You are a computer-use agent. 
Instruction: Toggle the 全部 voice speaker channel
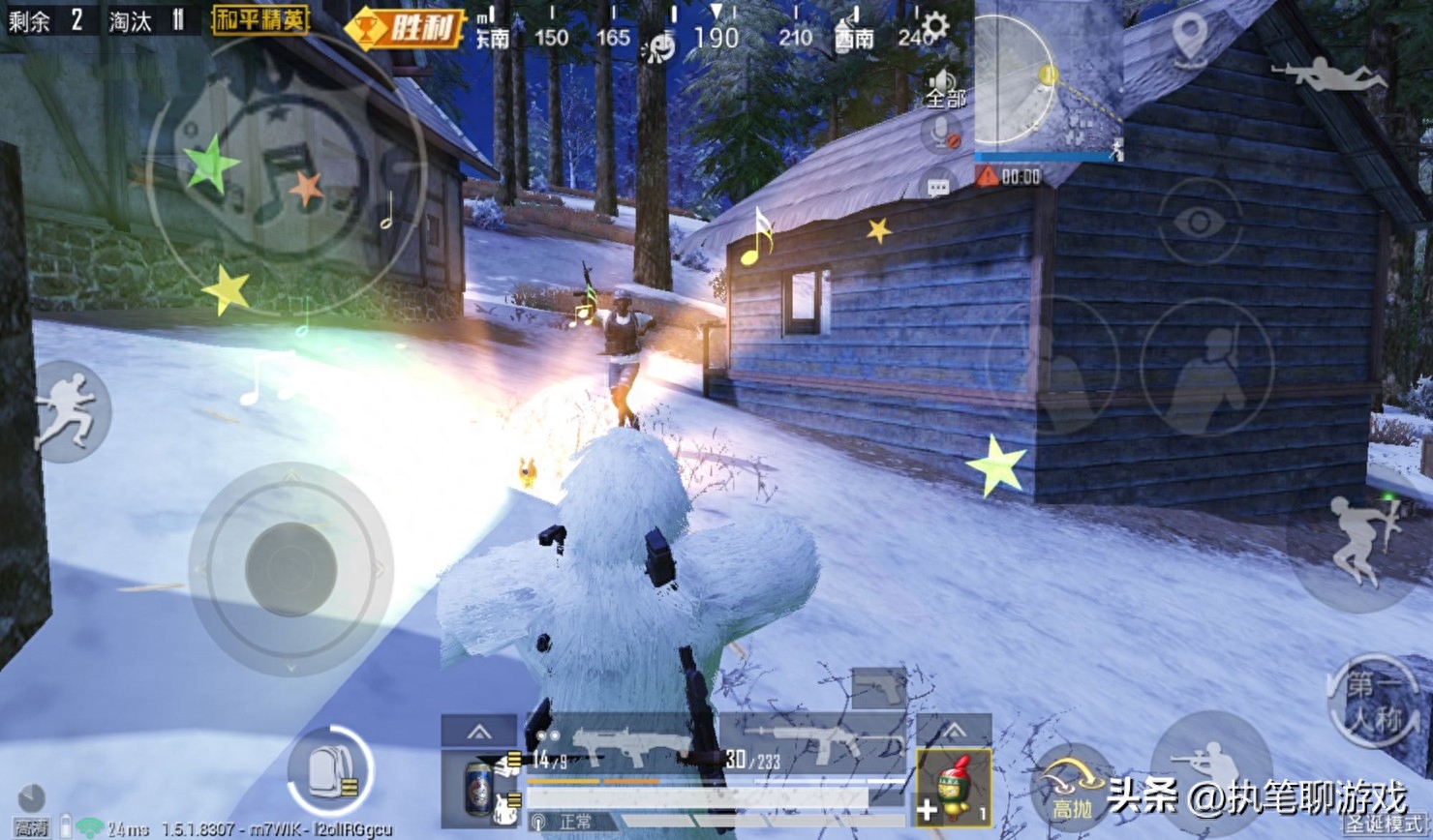tap(944, 88)
